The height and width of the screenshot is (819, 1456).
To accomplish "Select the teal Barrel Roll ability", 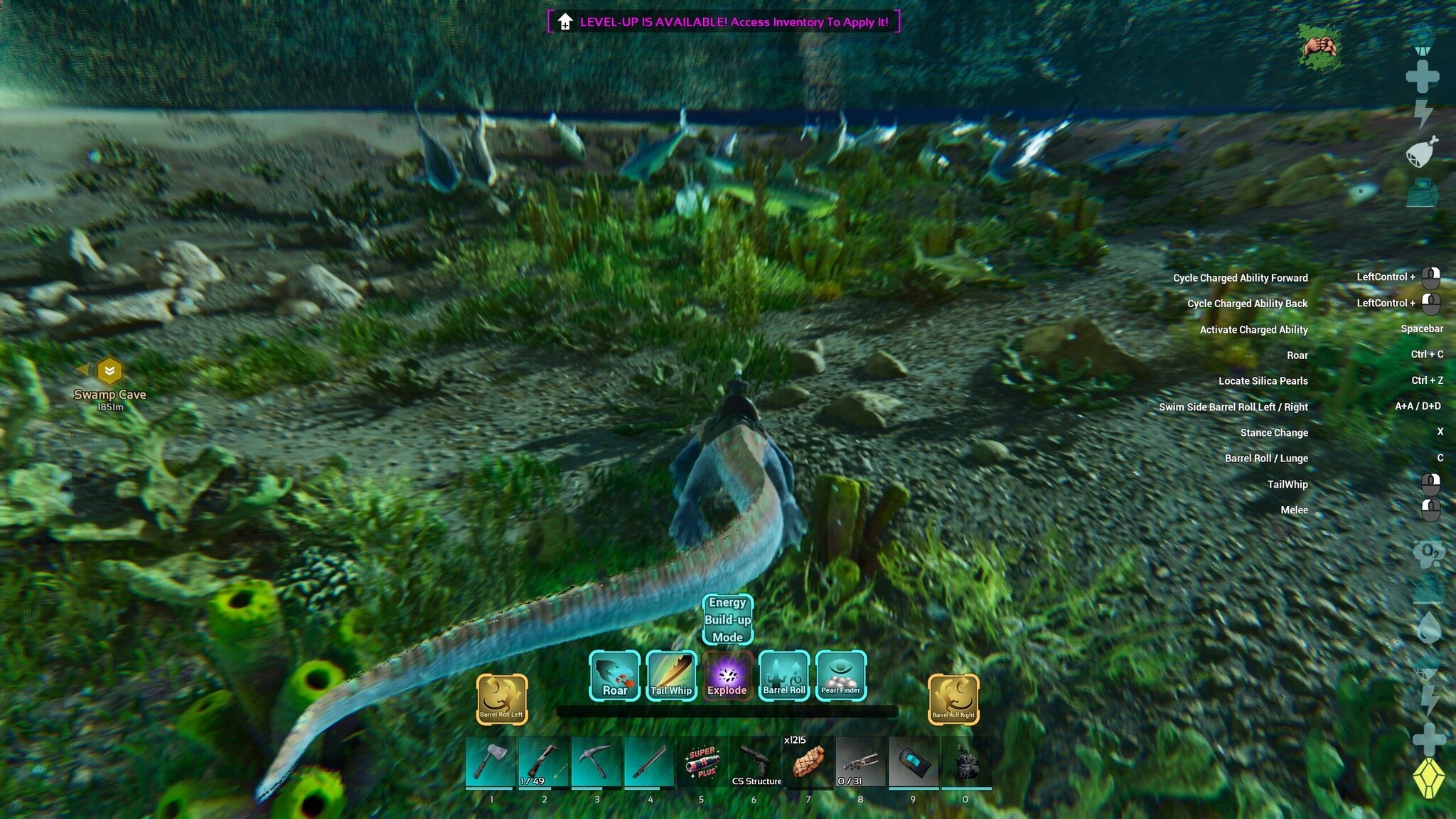I will (784, 676).
